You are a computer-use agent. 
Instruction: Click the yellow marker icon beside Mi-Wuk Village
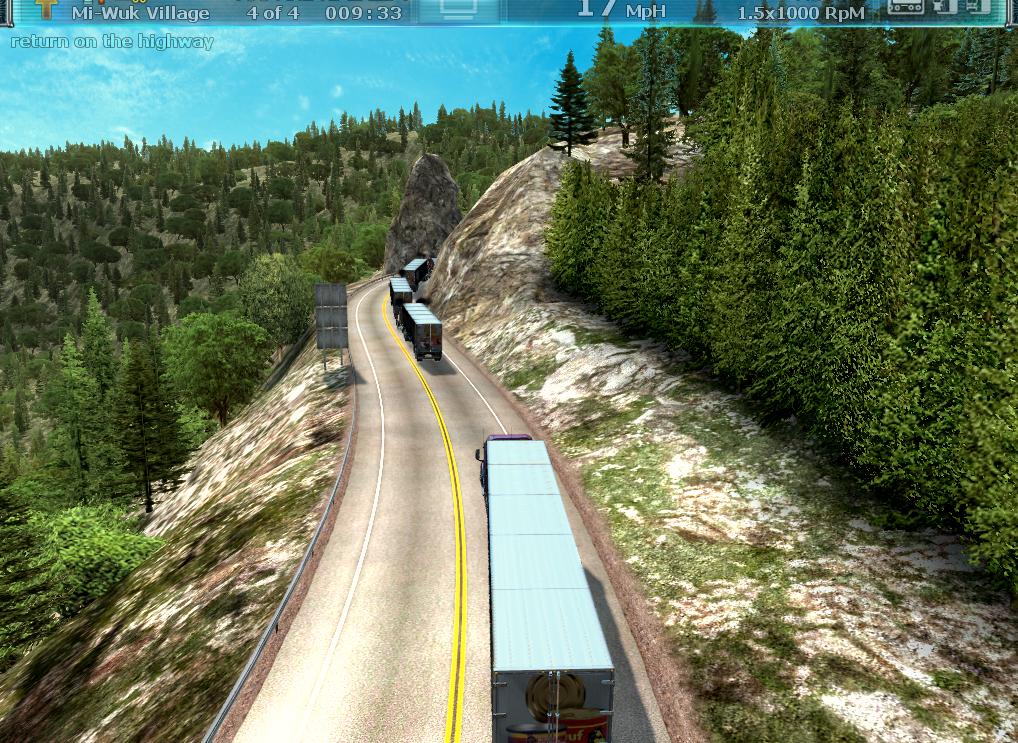pos(46,9)
